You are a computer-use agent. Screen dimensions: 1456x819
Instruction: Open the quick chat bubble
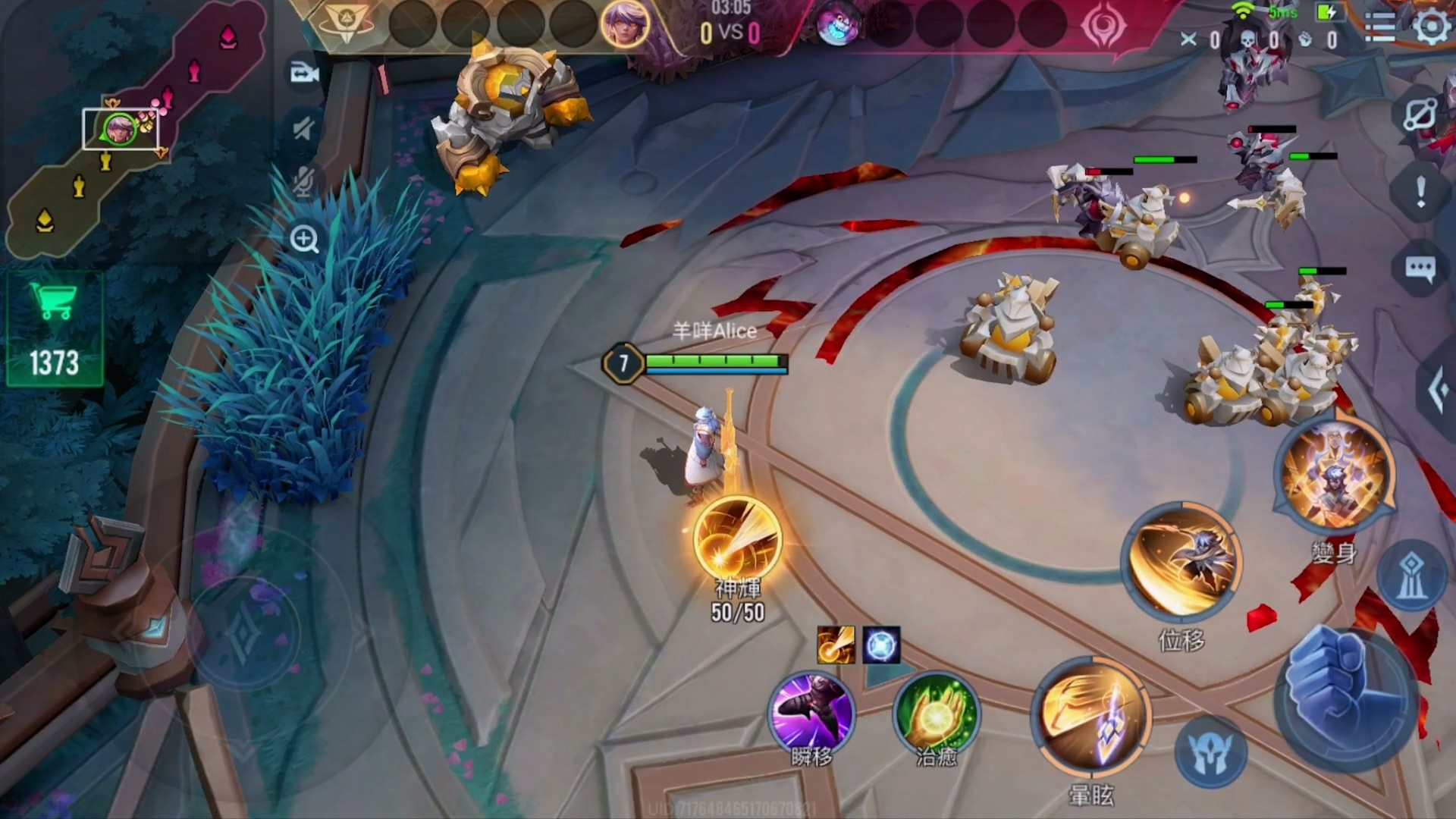click(1420, 268)
